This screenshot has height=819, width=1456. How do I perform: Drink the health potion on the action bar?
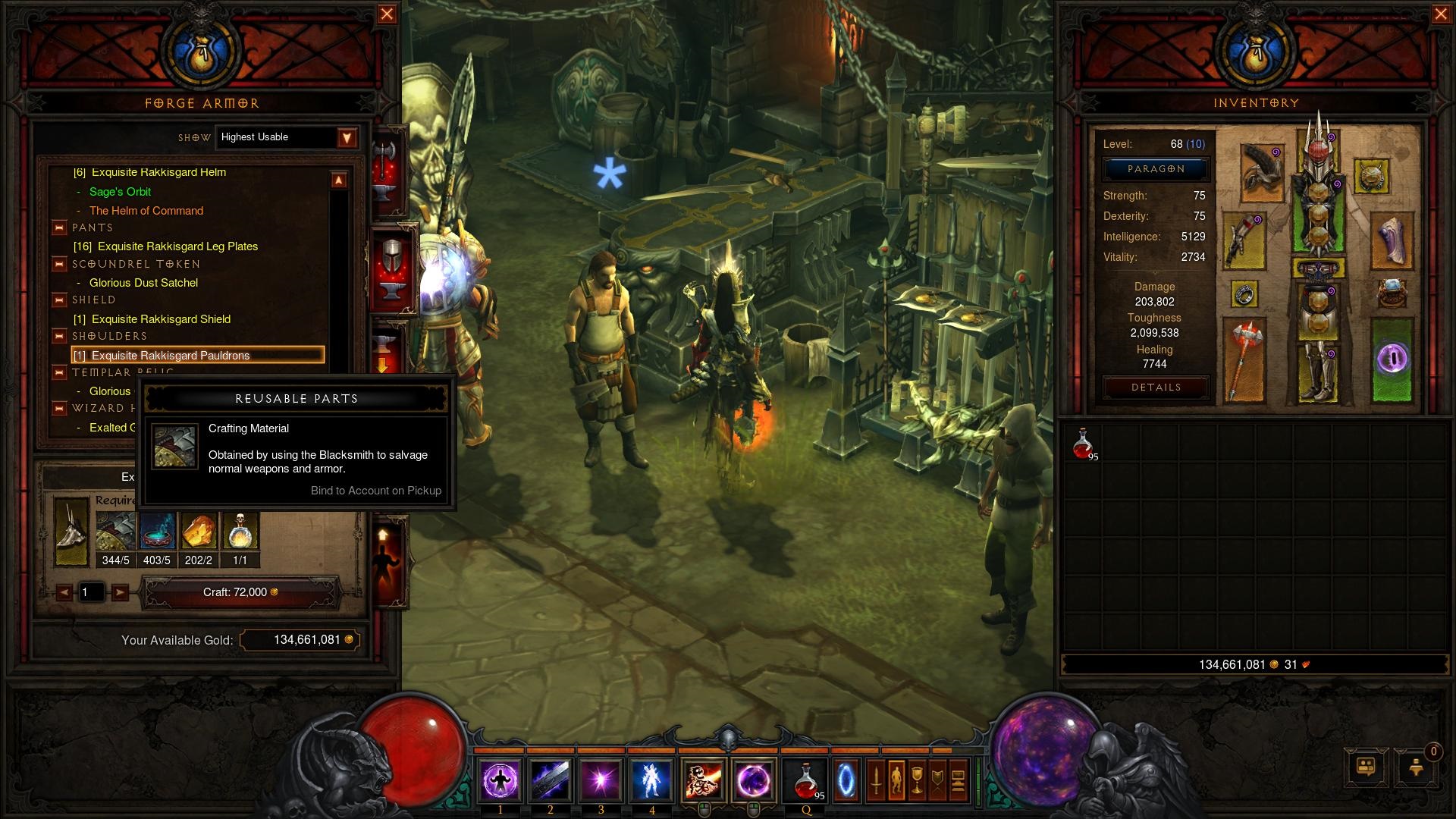point(807,780)
